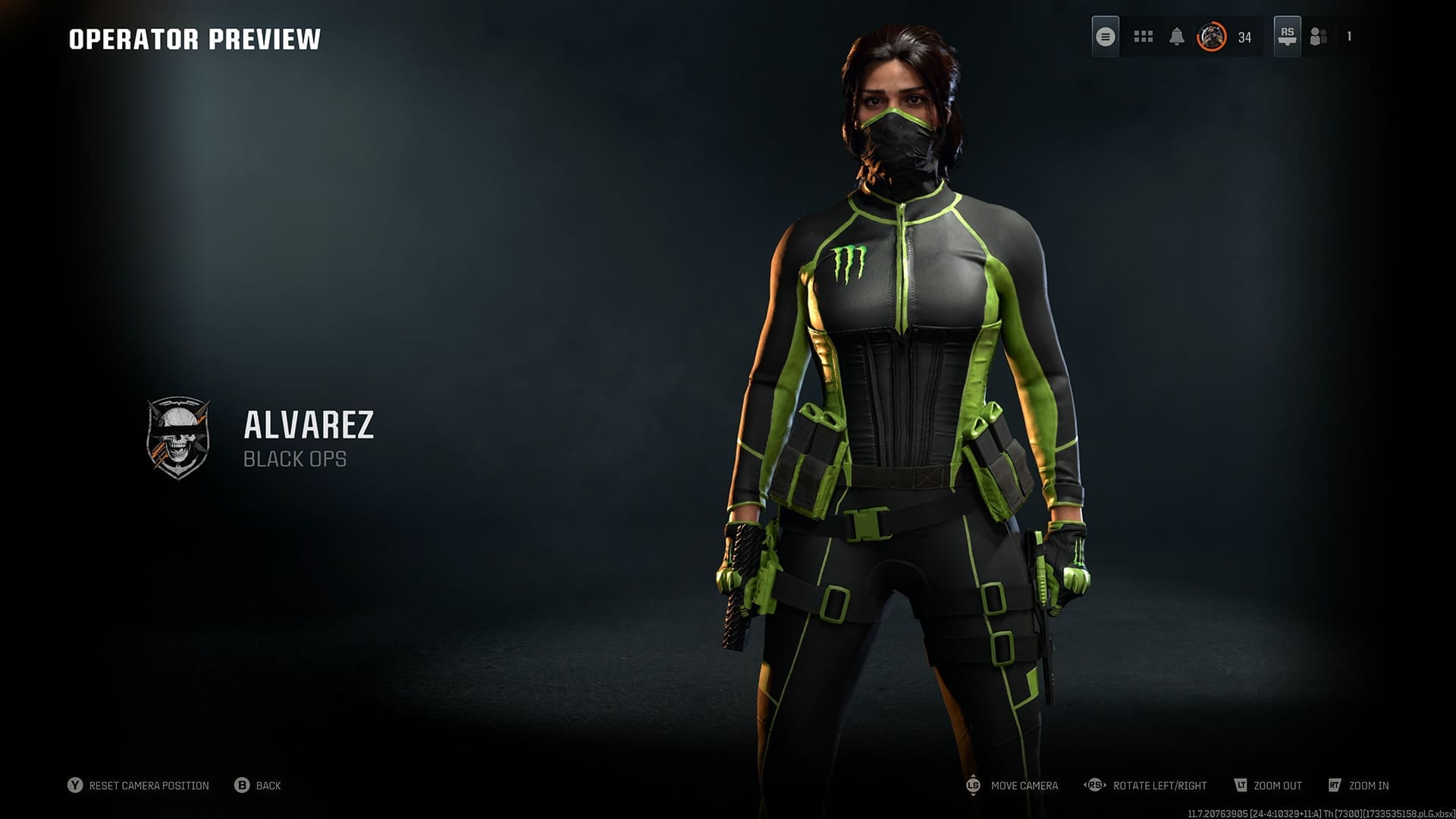
Task: Open the social friends panel
Action: pyautogui.click(x=1318, y=36)
